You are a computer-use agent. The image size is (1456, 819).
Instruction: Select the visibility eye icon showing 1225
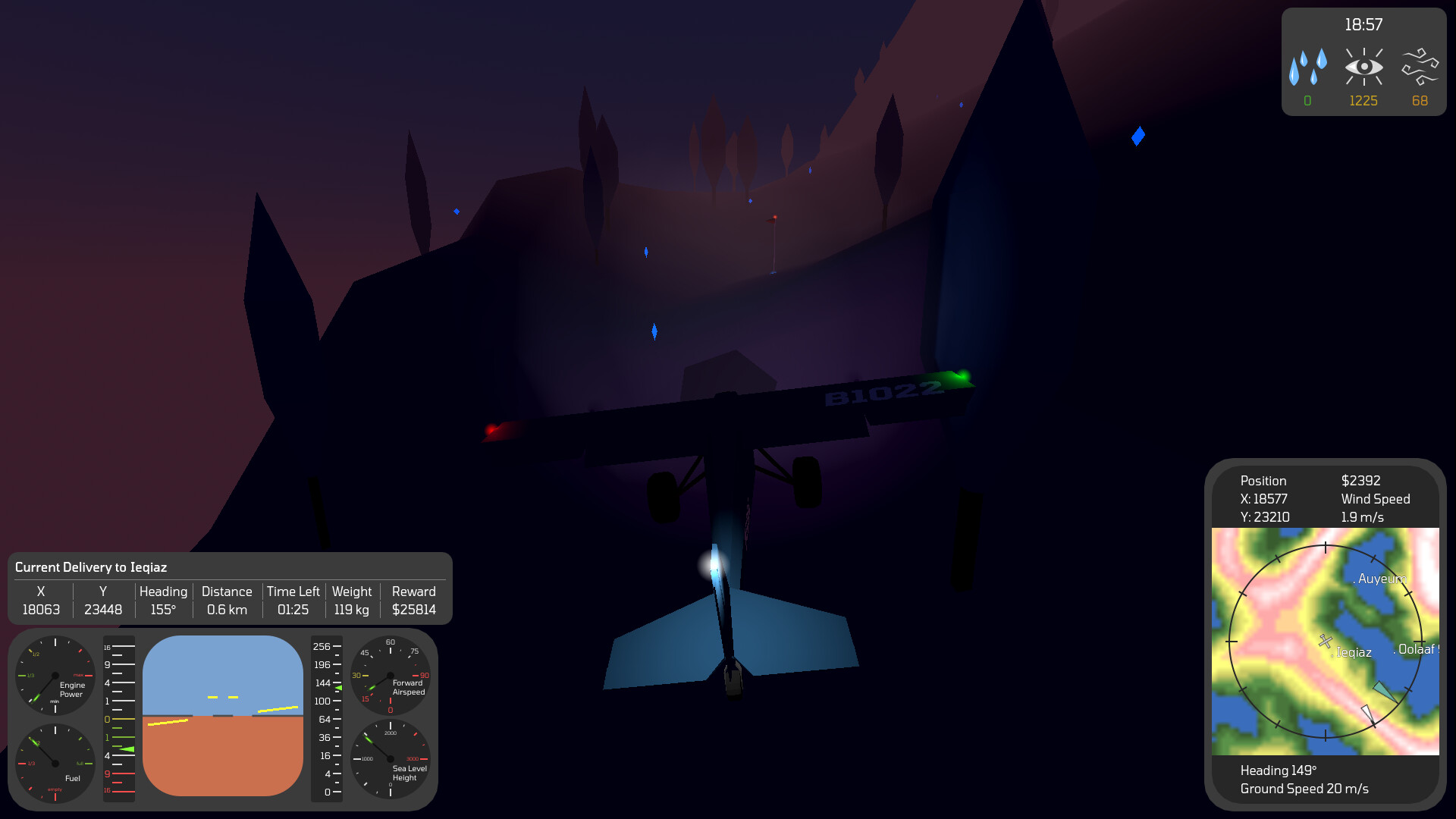click(1363, 68)
